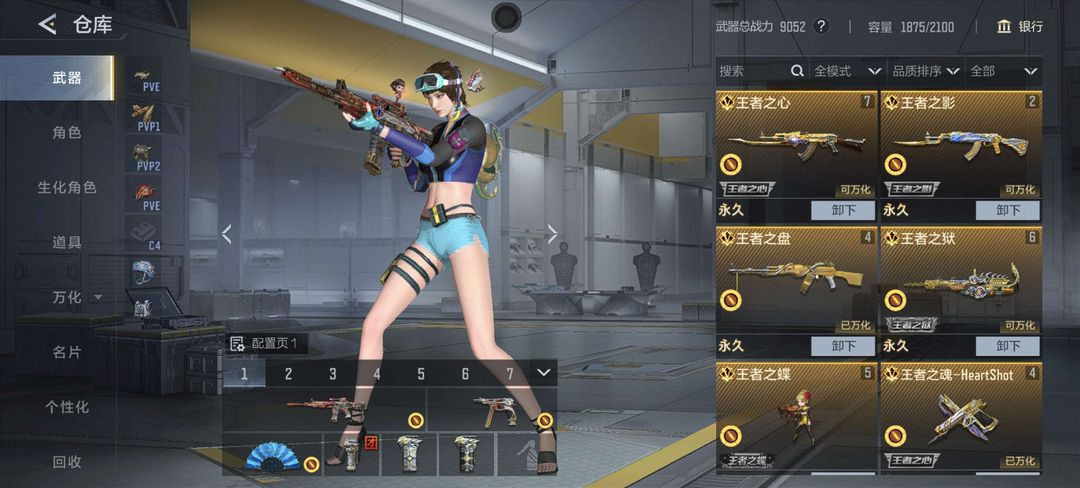Unequip 王者之心 with its 卸下 button
Image resolution: width=1080 pixels, height=488 pixels.
point(843,210)
